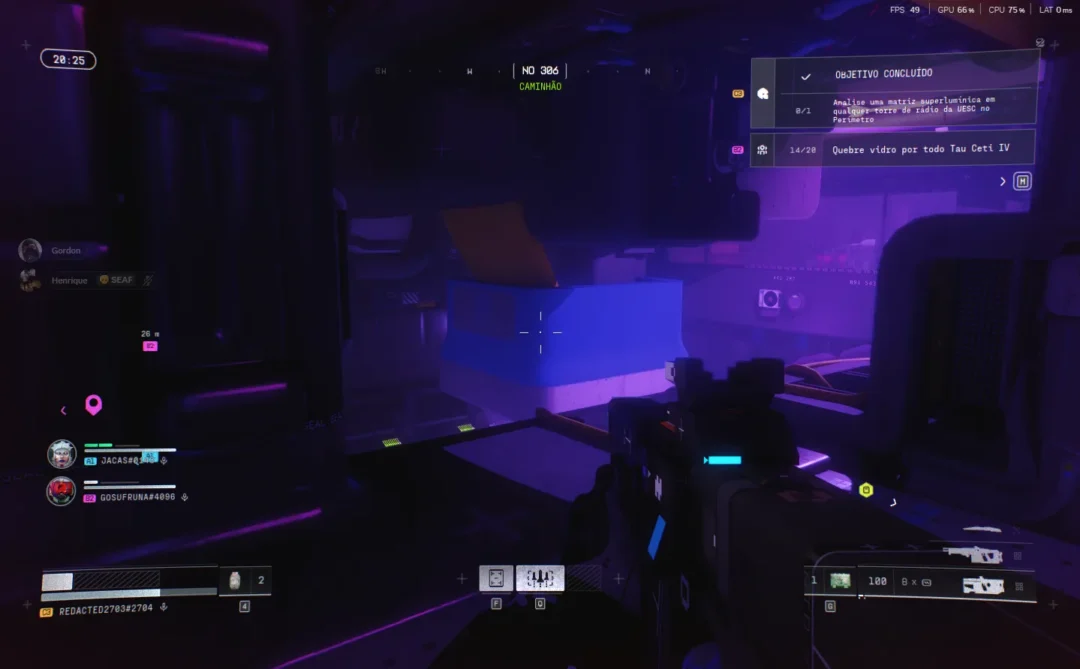Select the equipped lower weapon slot
This screenshot has height=669, width=1080.
(984, 585)
